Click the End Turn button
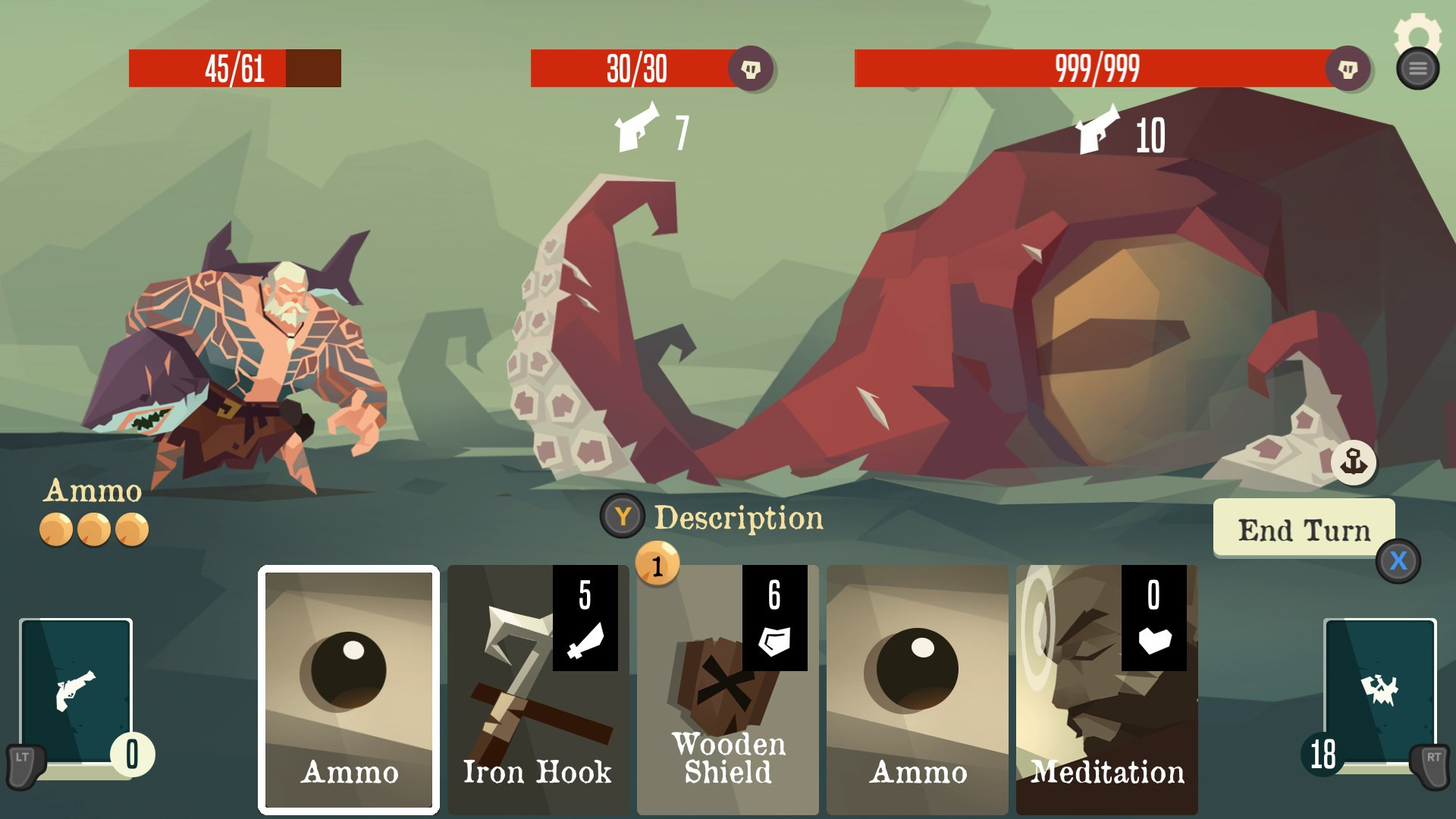 (1304, 529)
